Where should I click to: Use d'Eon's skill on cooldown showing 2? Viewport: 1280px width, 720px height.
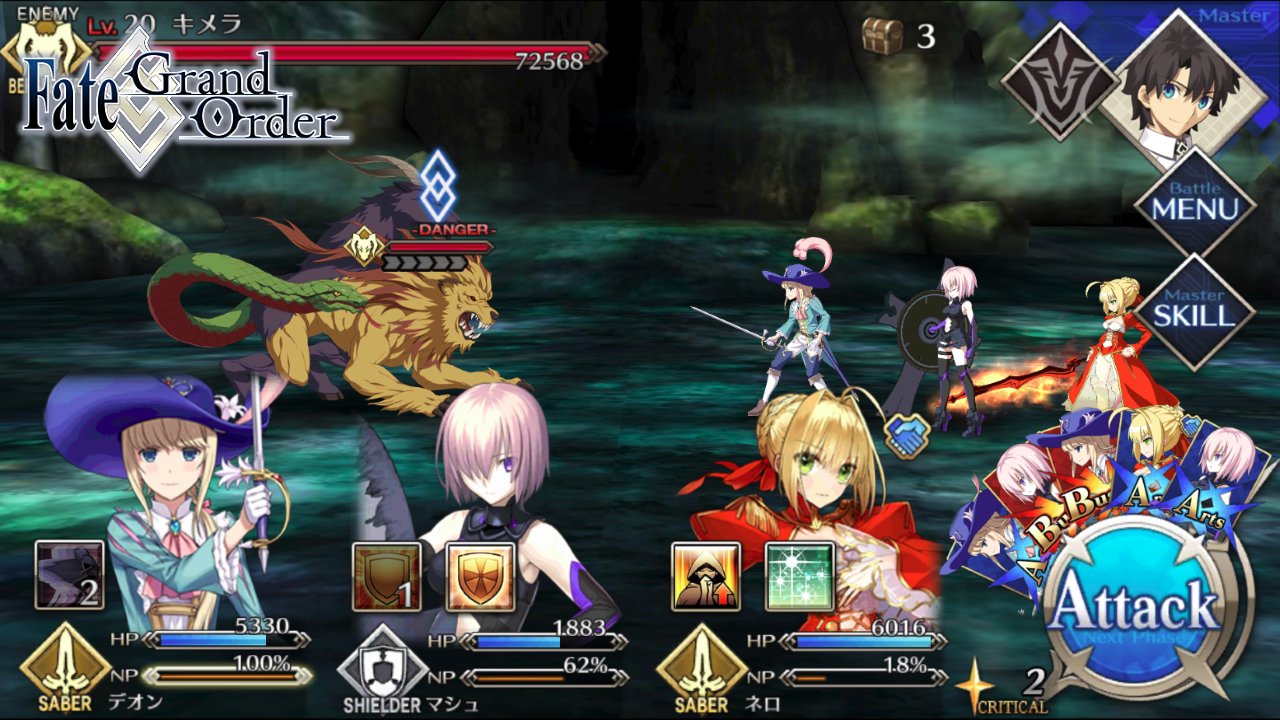[69, 576]
